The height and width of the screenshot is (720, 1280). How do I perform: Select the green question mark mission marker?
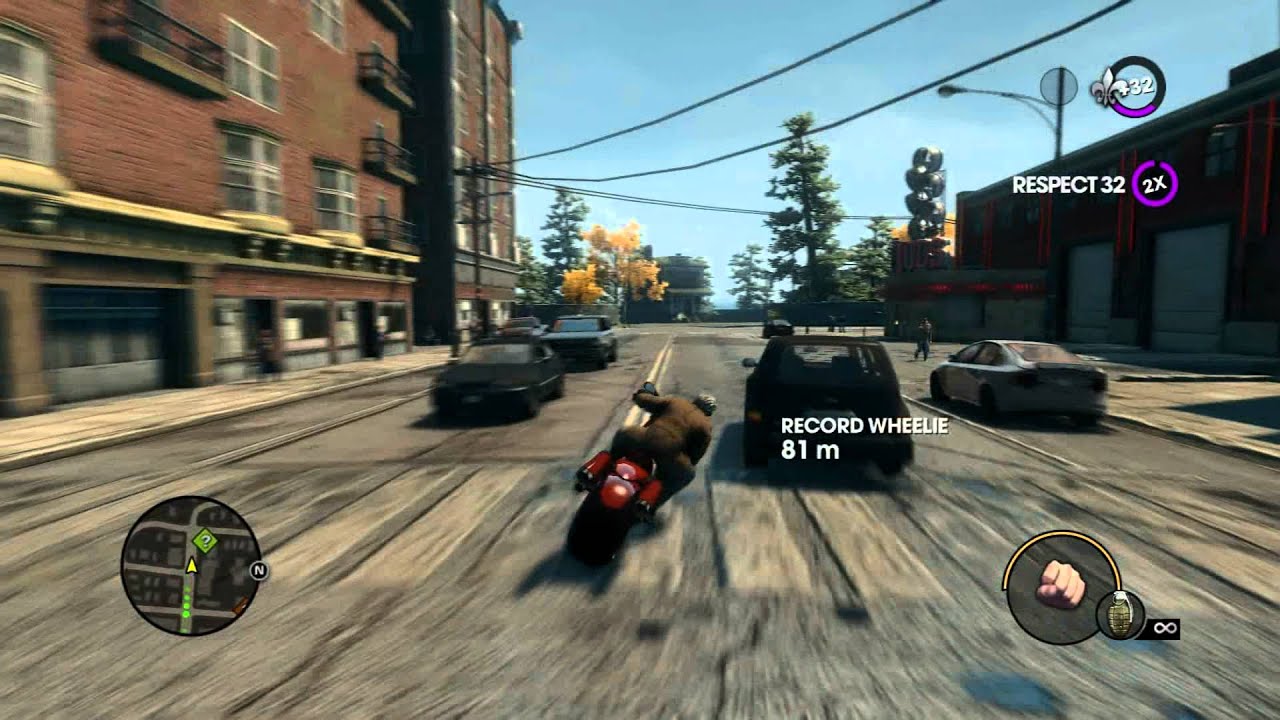(x=205, y=541)
